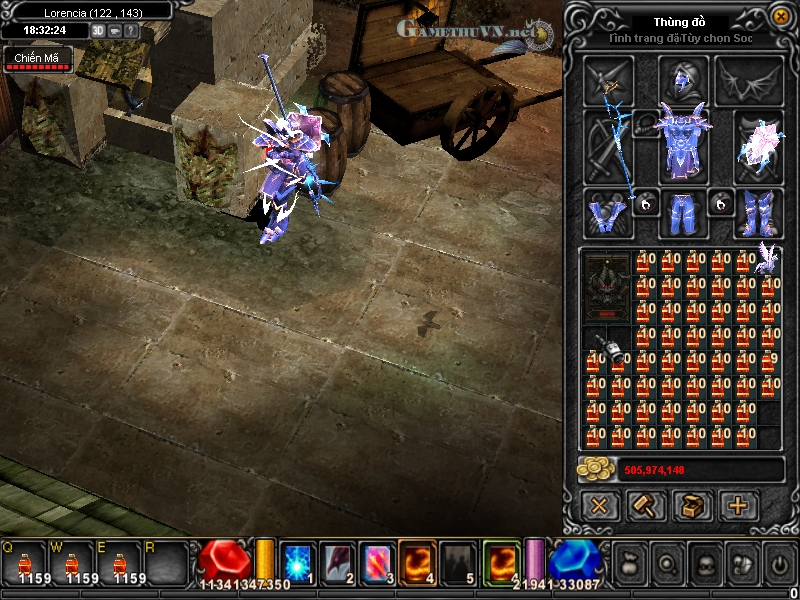Select the equipped blue gloves slot

click(x=609, y=213)
